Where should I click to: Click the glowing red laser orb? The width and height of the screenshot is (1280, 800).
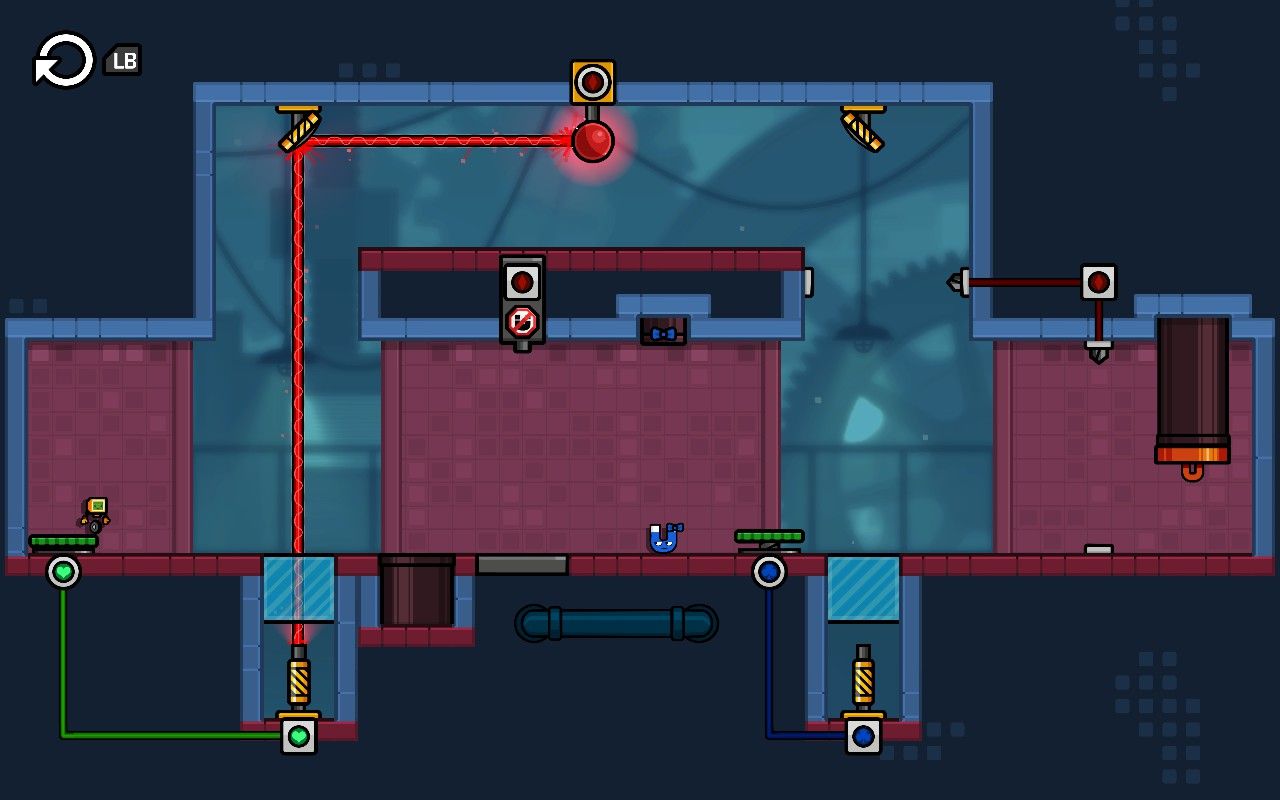click(x=592, y=143)
